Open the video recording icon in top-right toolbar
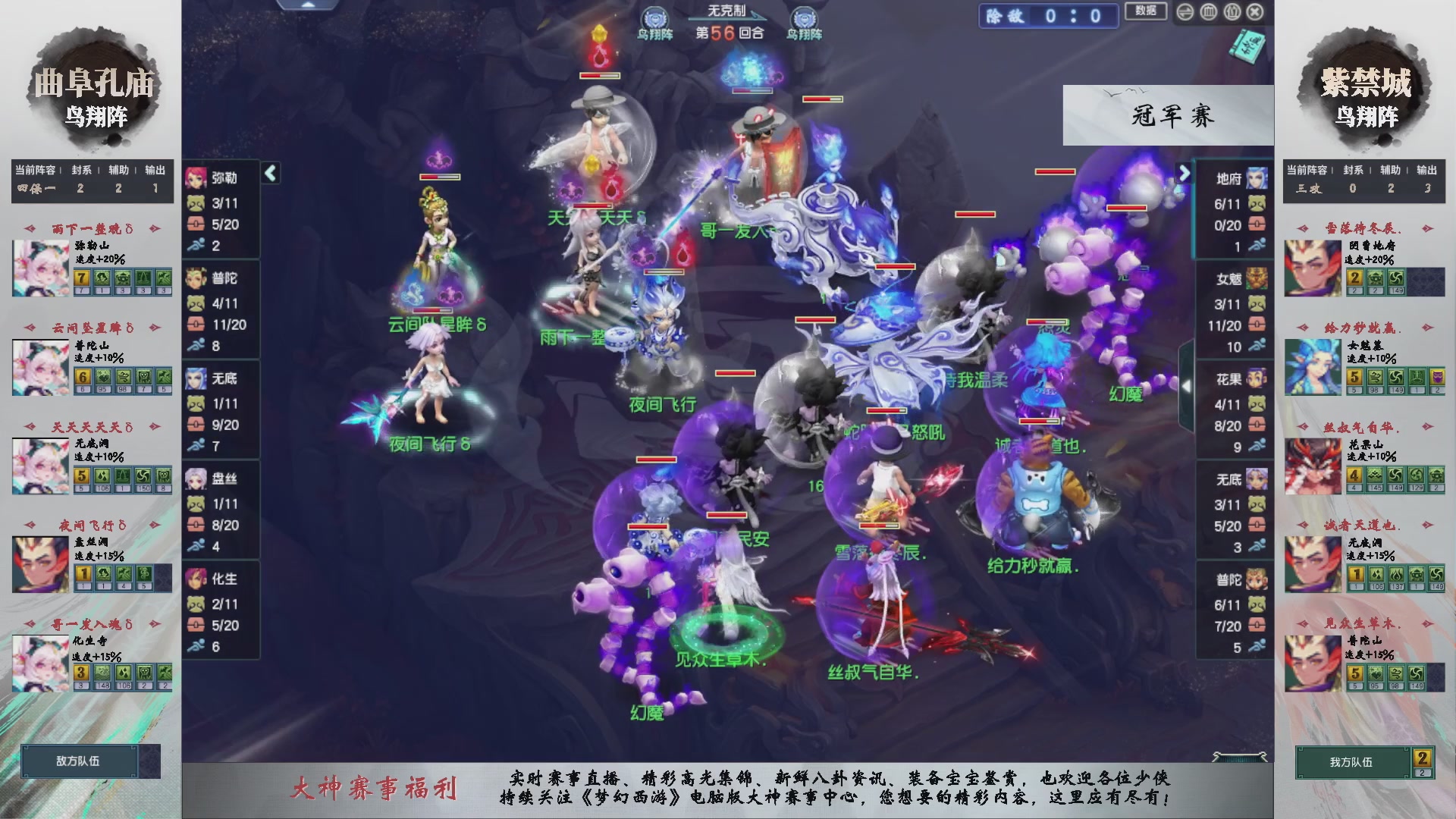1456x819 pixels. coord(1232,12)
